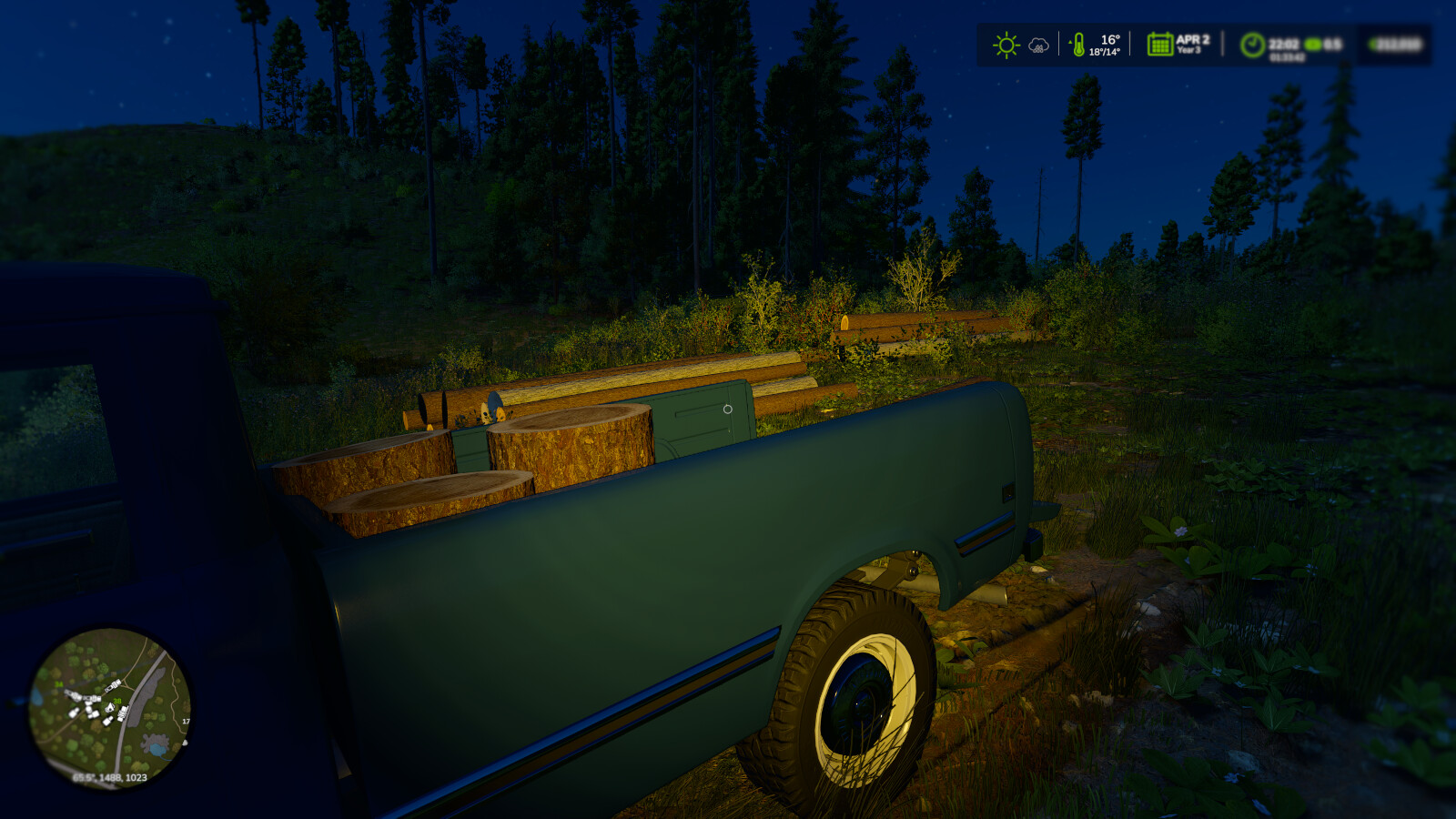Click the sunny weather icon

1006,43
